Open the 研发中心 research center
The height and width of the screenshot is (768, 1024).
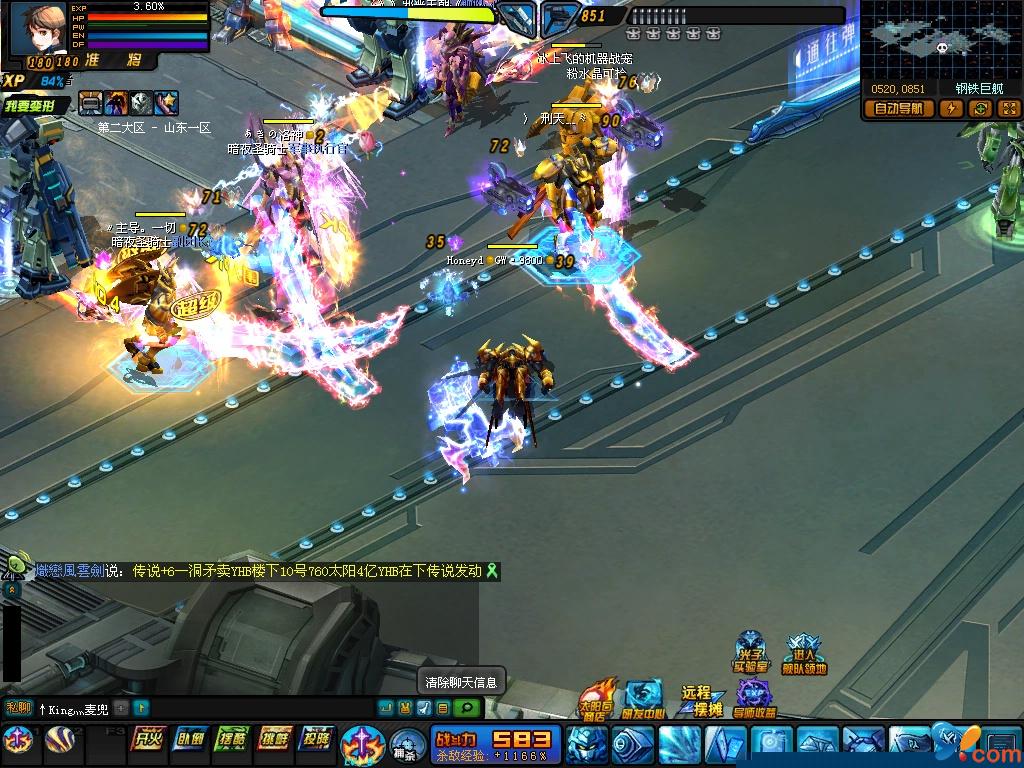(x=642, y=699)
